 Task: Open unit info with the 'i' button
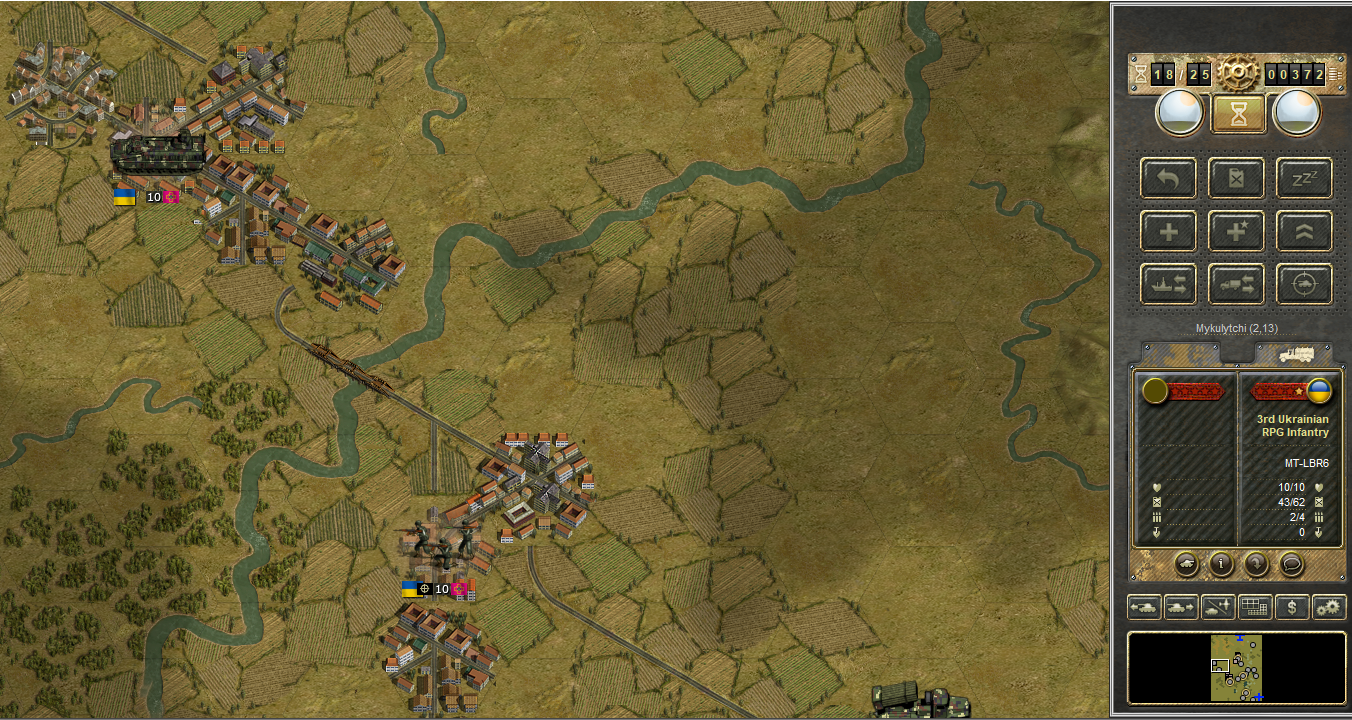[x=1221, y=563]
